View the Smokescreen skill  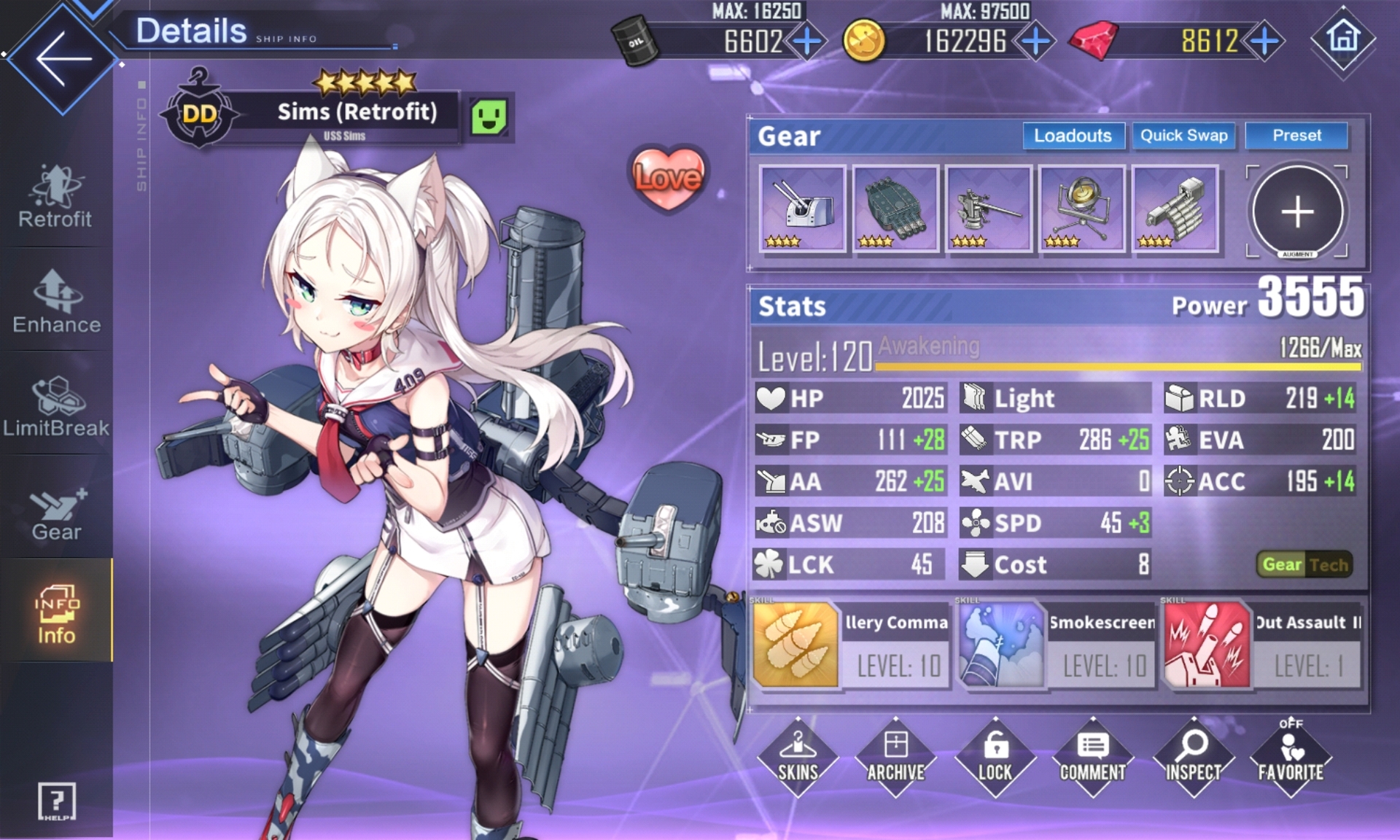[1056, 645]
